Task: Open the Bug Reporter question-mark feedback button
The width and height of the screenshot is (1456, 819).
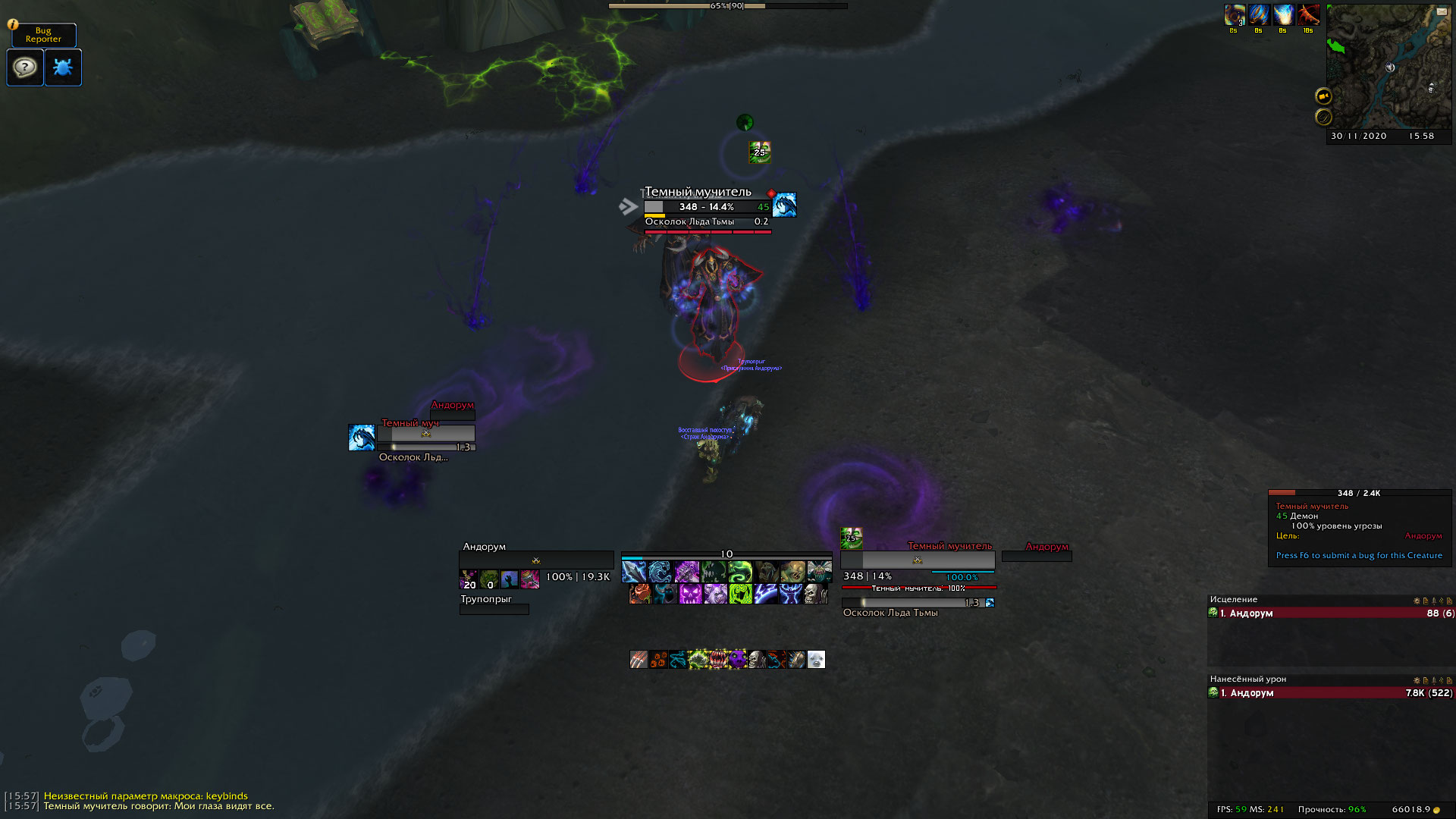Action: tap(25, 67)
